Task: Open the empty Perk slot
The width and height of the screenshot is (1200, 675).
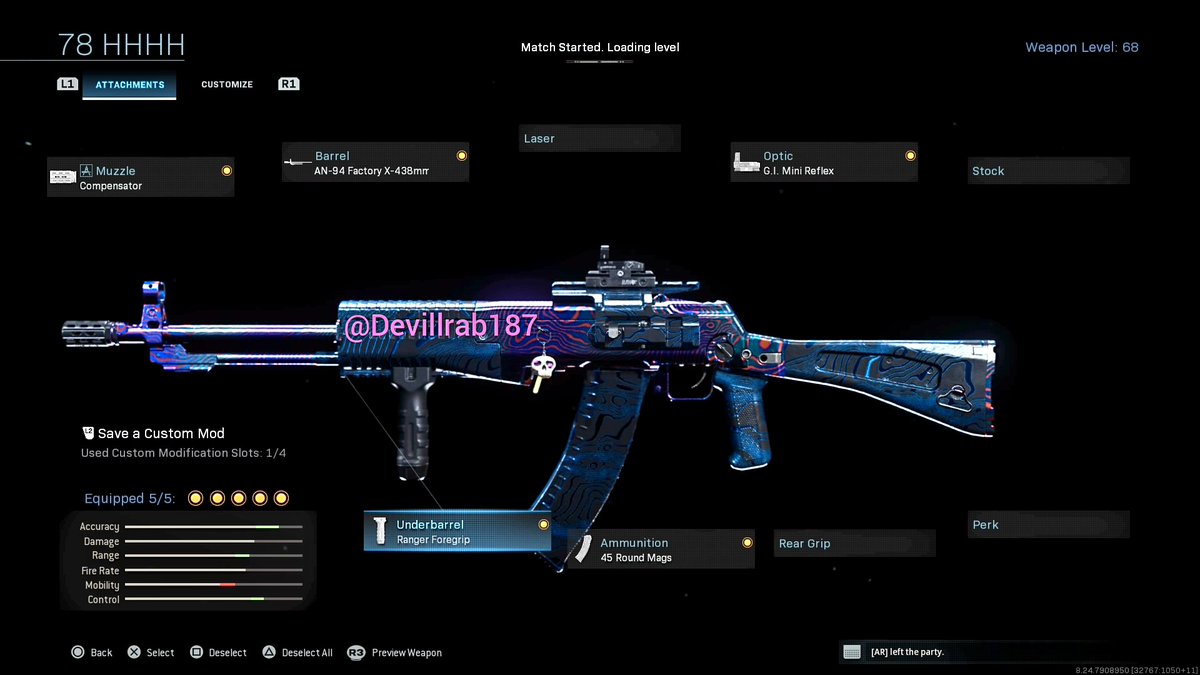Action: pyautogui.click(x=1048, y=525)
